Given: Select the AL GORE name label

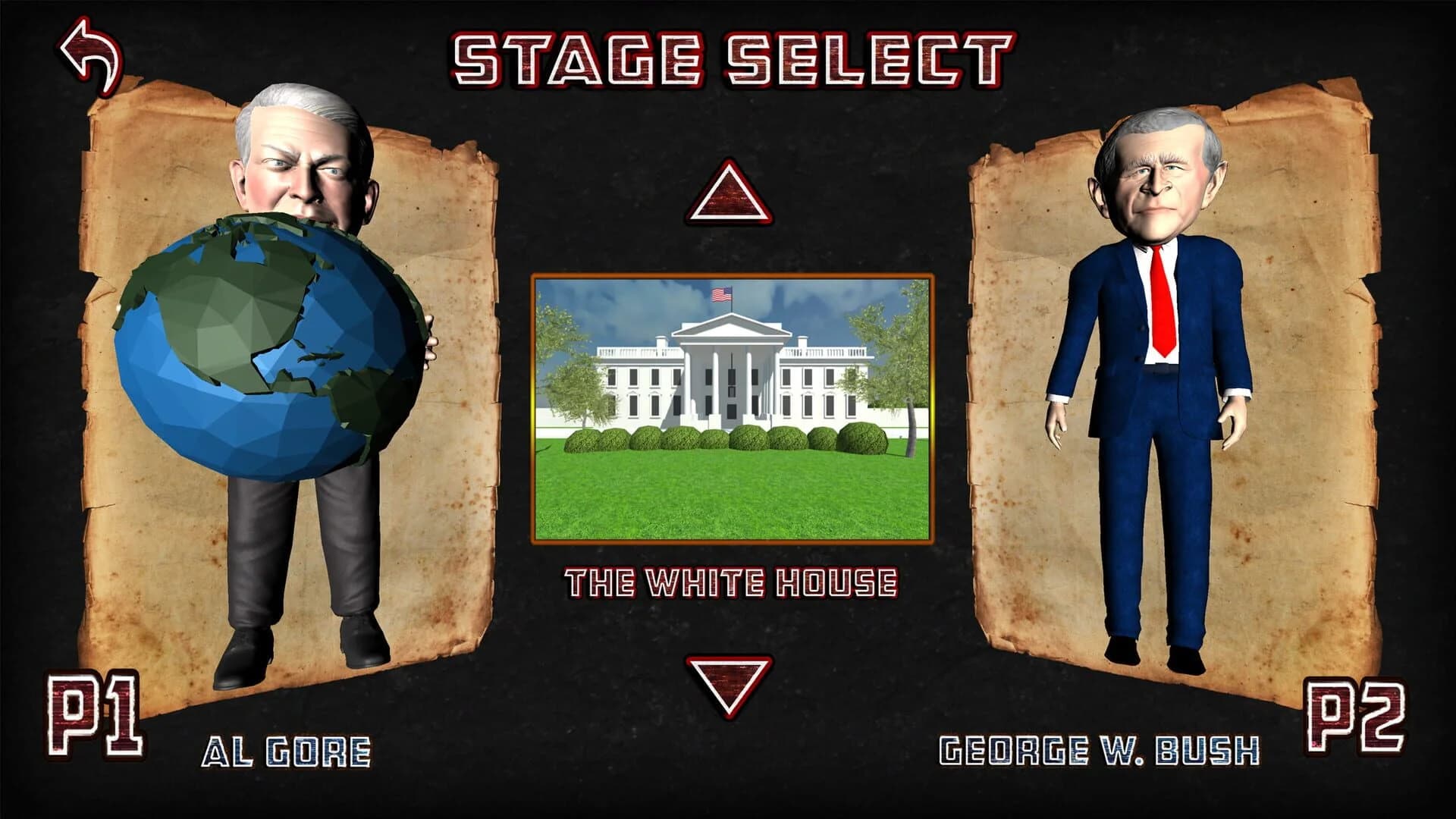Looking at the screenshot, I should tap(287, 751).
